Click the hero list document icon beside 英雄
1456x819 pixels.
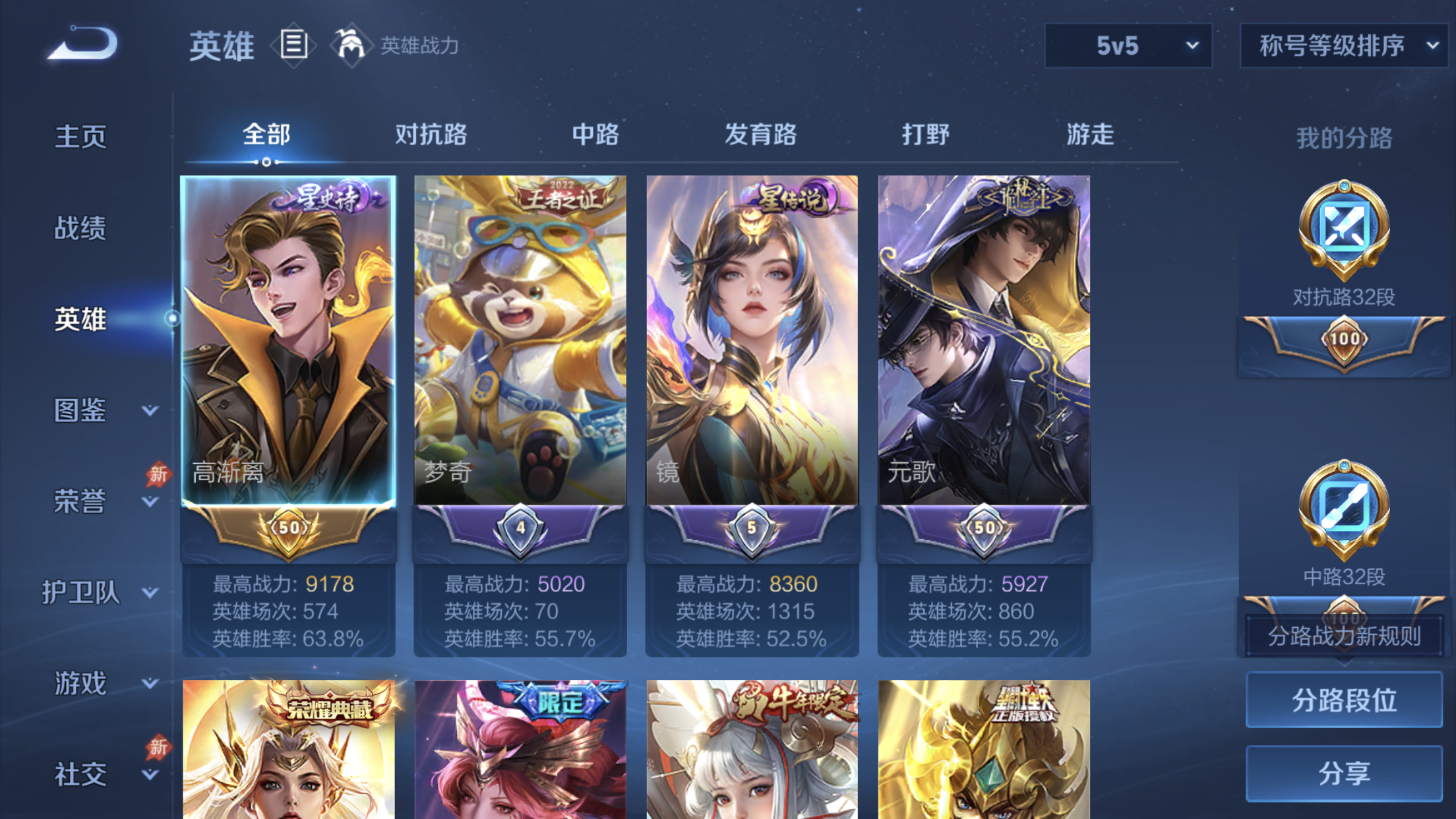click(x=293, y=45)
